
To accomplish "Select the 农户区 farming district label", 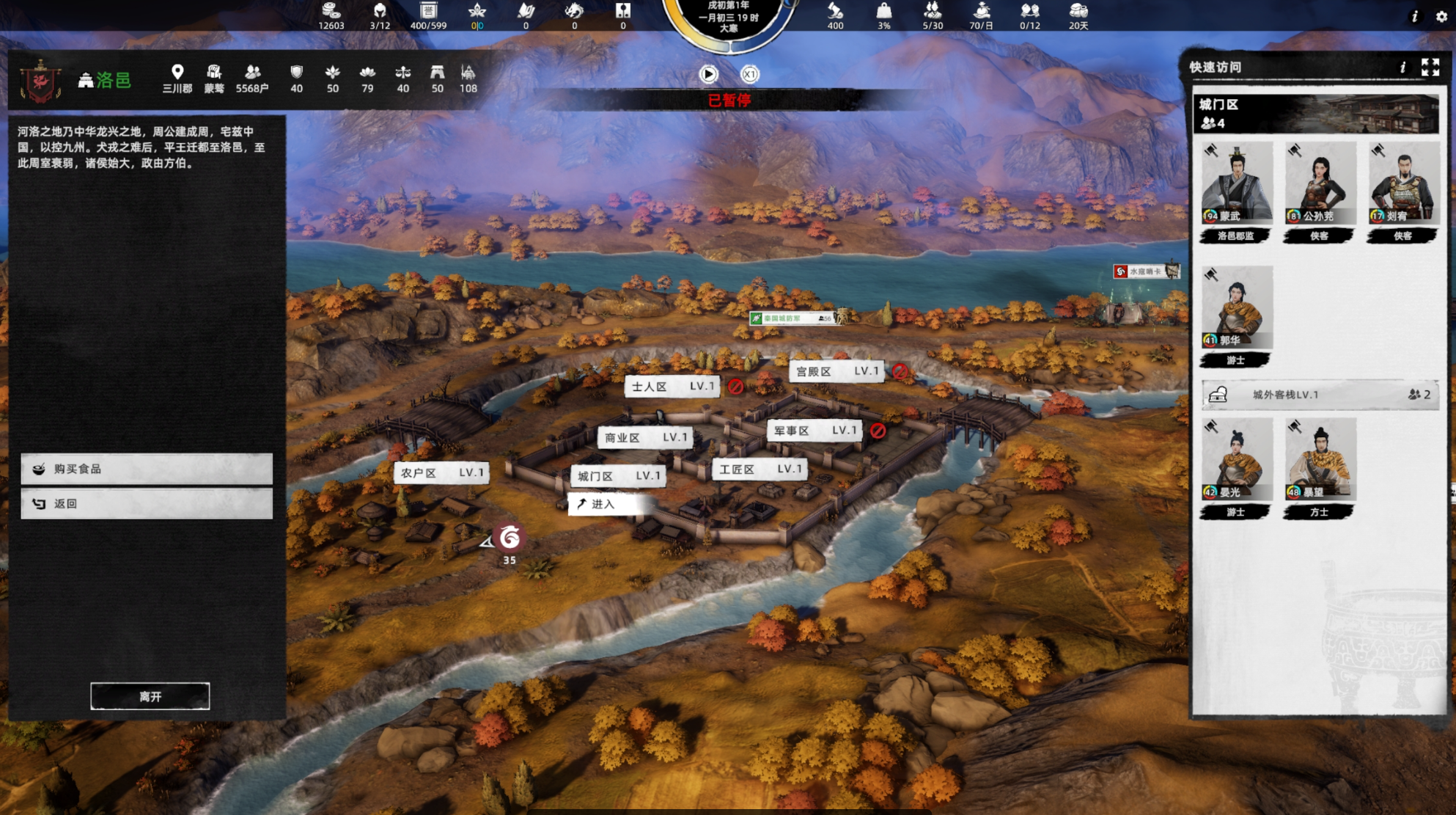I will (x=441, y=472).
